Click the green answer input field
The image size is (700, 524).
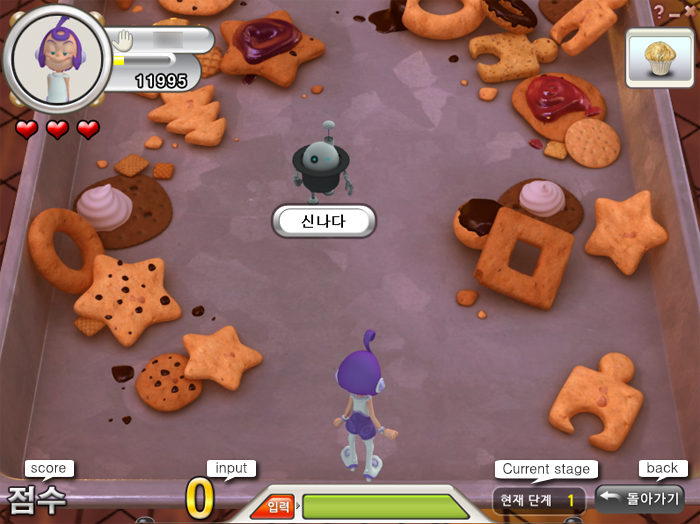385,506
